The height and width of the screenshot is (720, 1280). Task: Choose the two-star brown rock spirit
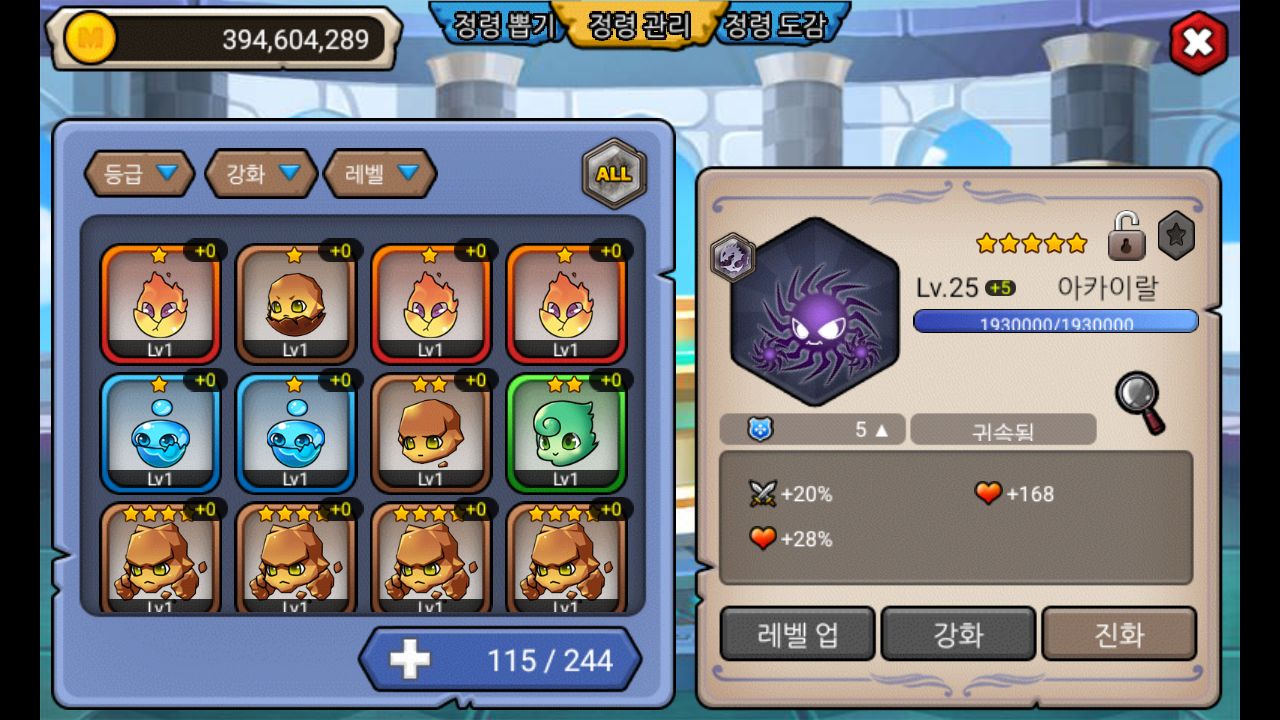(x=431, y=433)
